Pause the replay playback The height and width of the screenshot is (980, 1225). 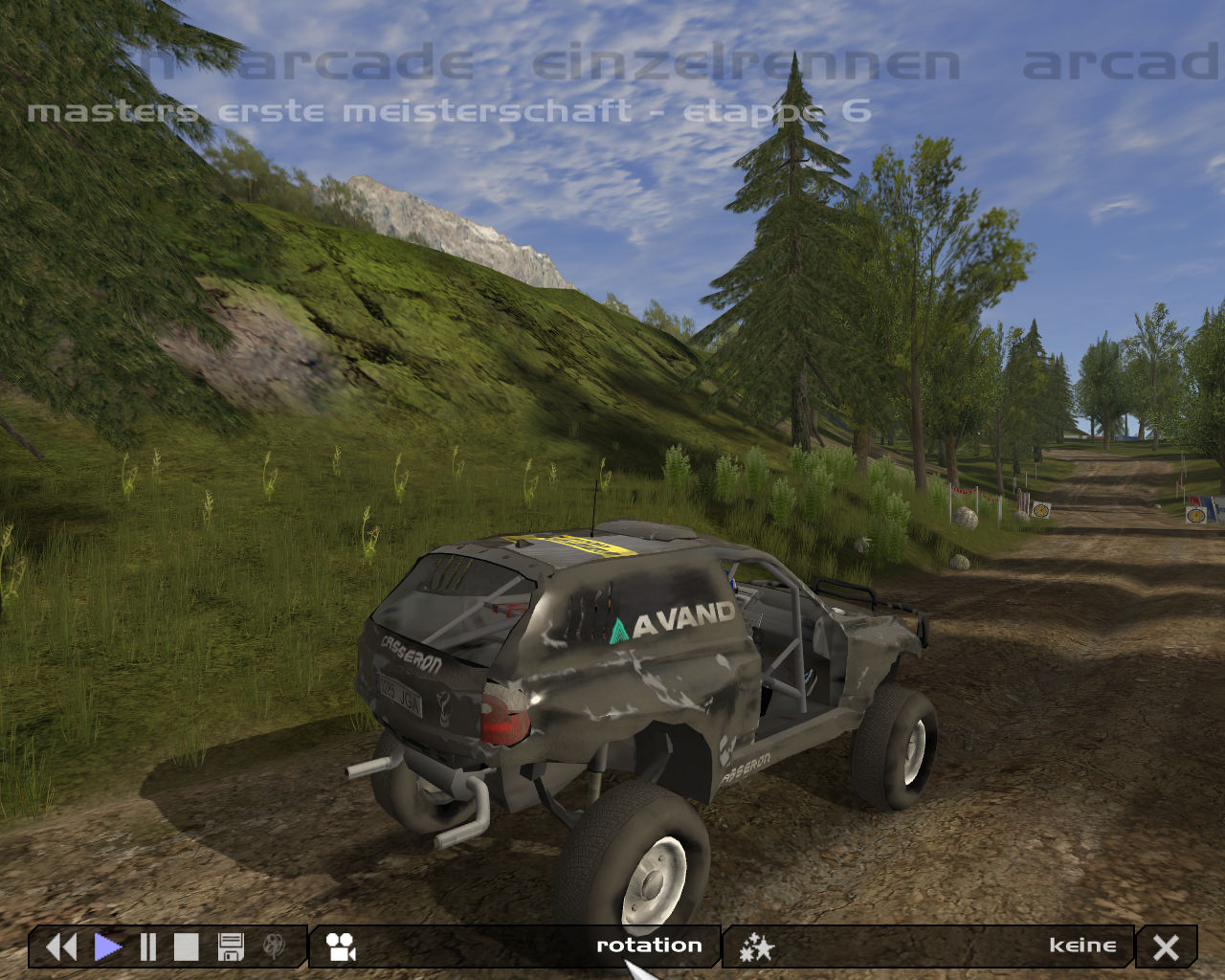[x=147, y=947]
